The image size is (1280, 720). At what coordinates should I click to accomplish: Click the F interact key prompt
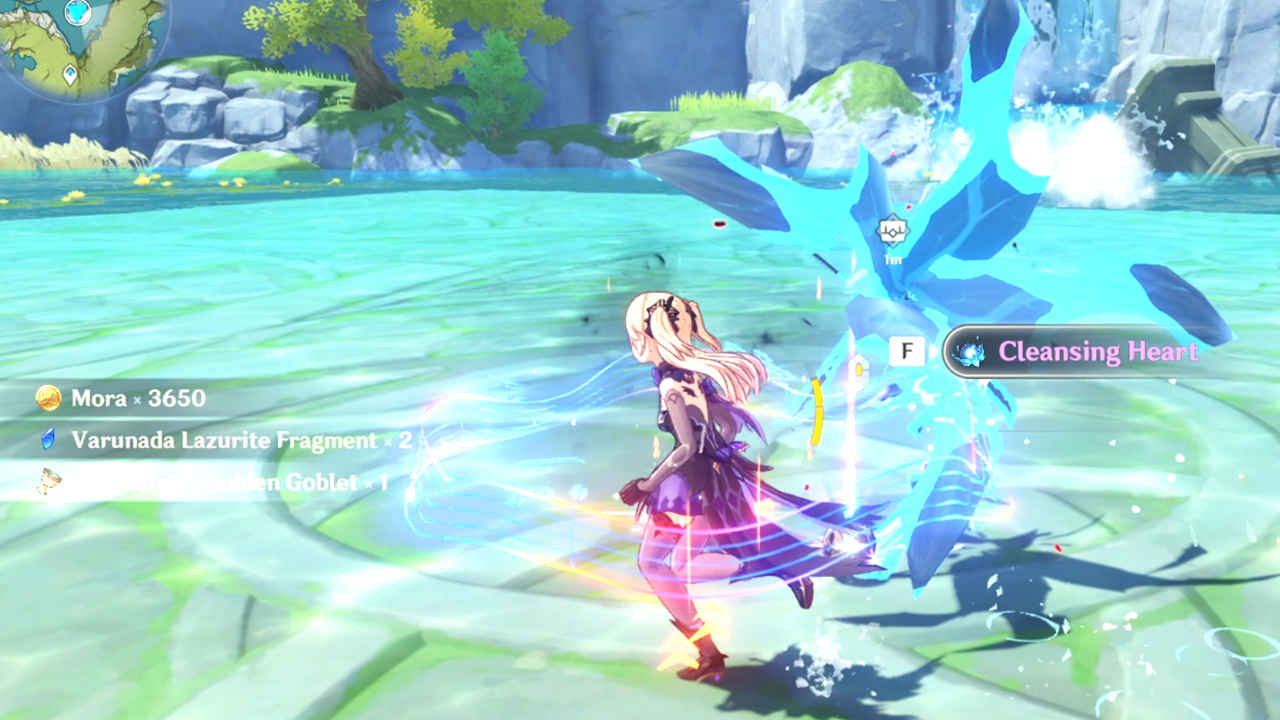coord(906,351)
